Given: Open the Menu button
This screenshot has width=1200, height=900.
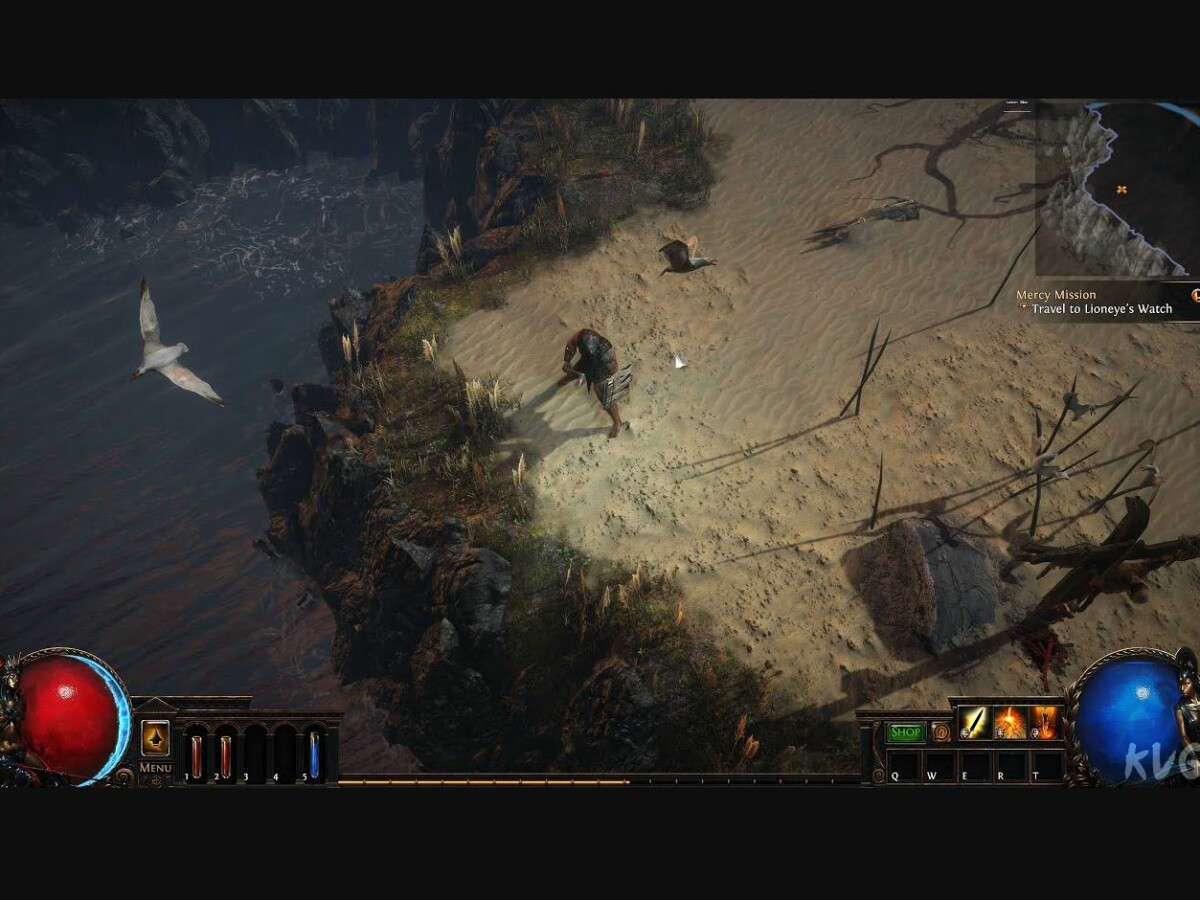Looking at the screenshot, I should click(x=155, y=767).
